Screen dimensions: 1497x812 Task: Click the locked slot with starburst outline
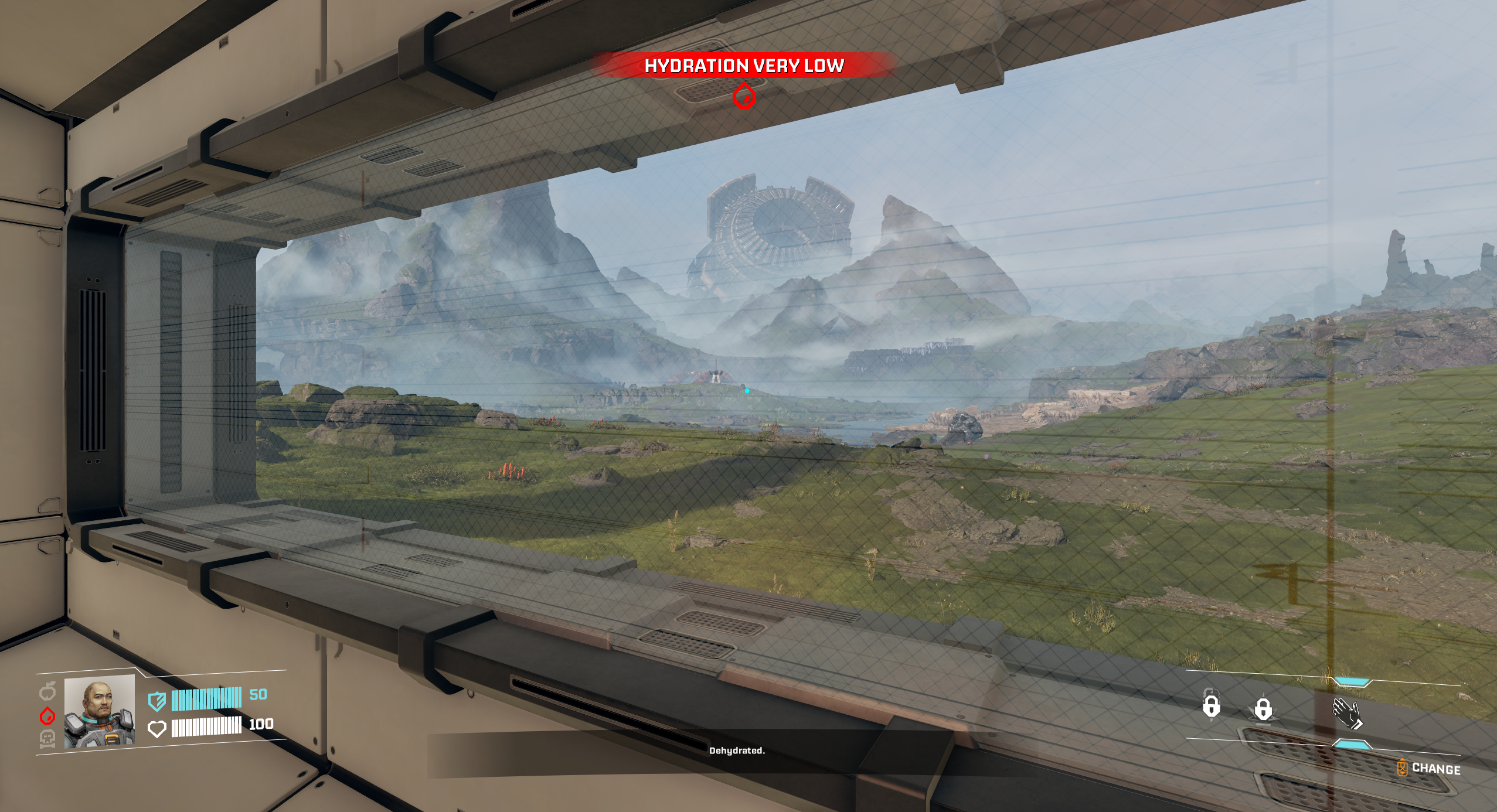click(1263, 709)
